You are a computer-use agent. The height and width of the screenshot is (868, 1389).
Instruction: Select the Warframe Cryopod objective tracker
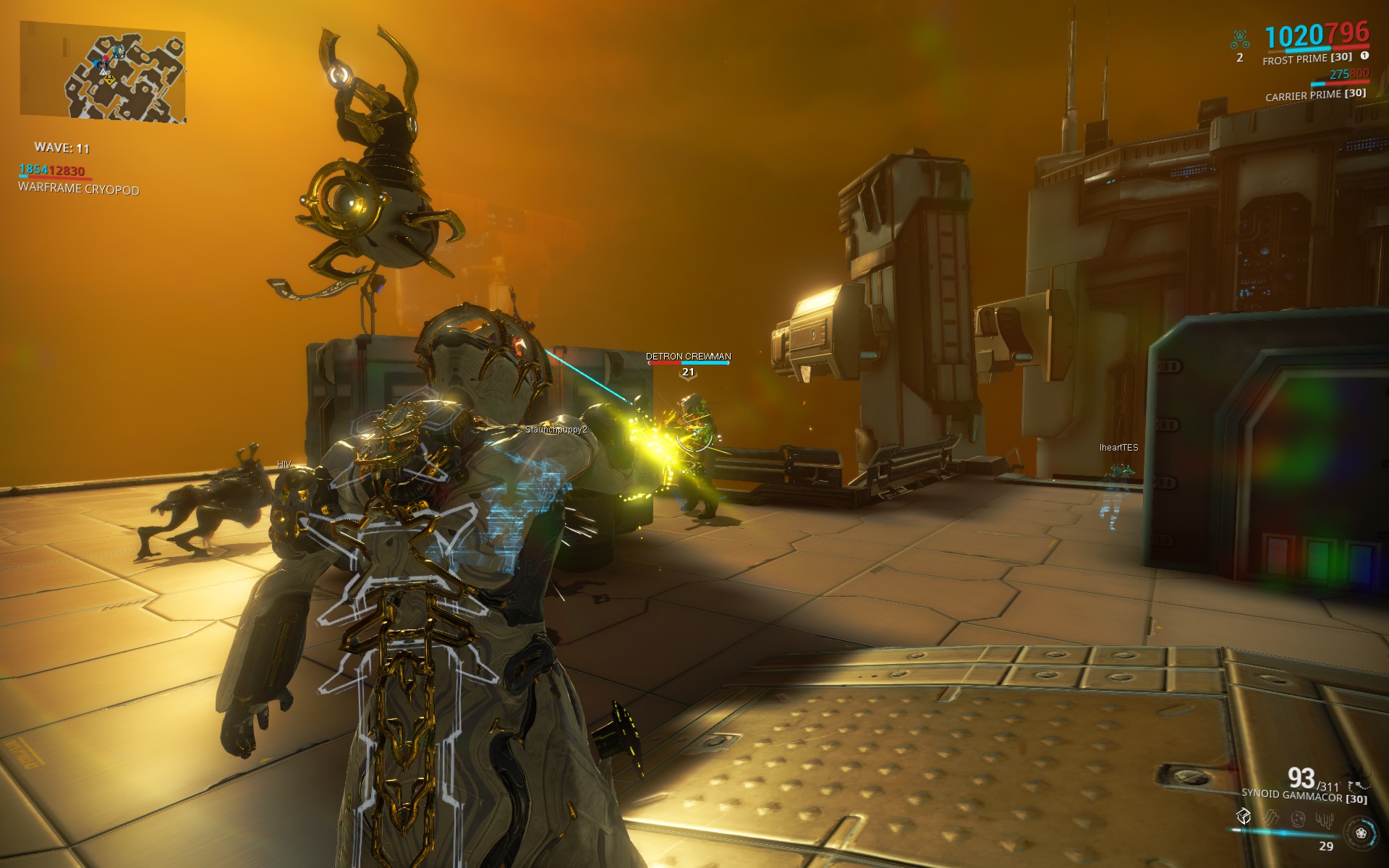pyautogui.click(x=78, y=189)
